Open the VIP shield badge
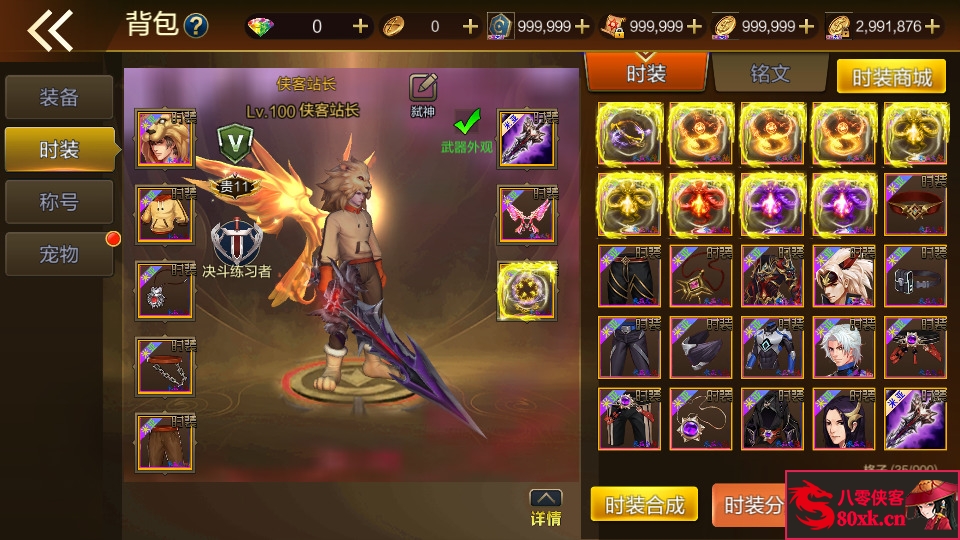The height and width of the screenshot is (540, 960). pos(236,143)
